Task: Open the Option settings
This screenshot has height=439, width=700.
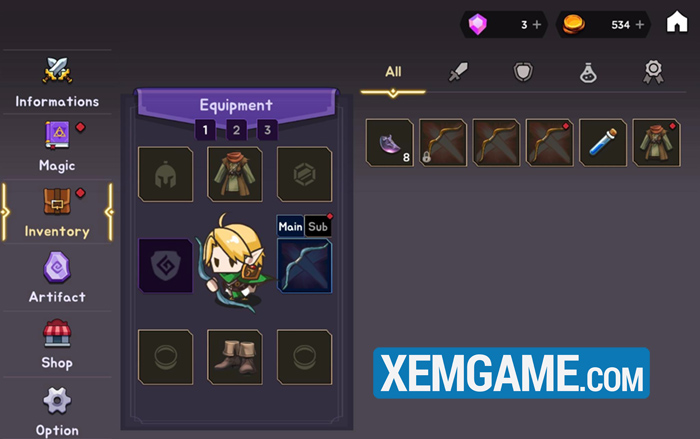Action: [56, 410]
